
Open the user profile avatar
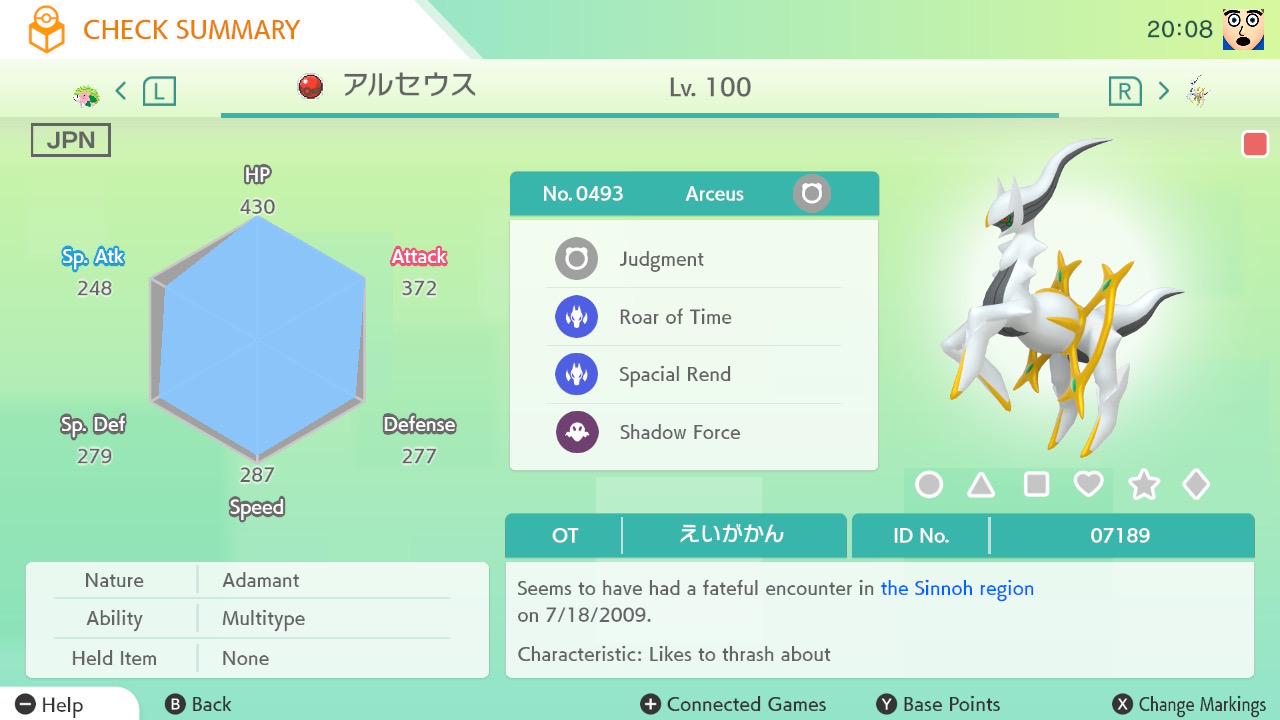(x=1243, y=29)
